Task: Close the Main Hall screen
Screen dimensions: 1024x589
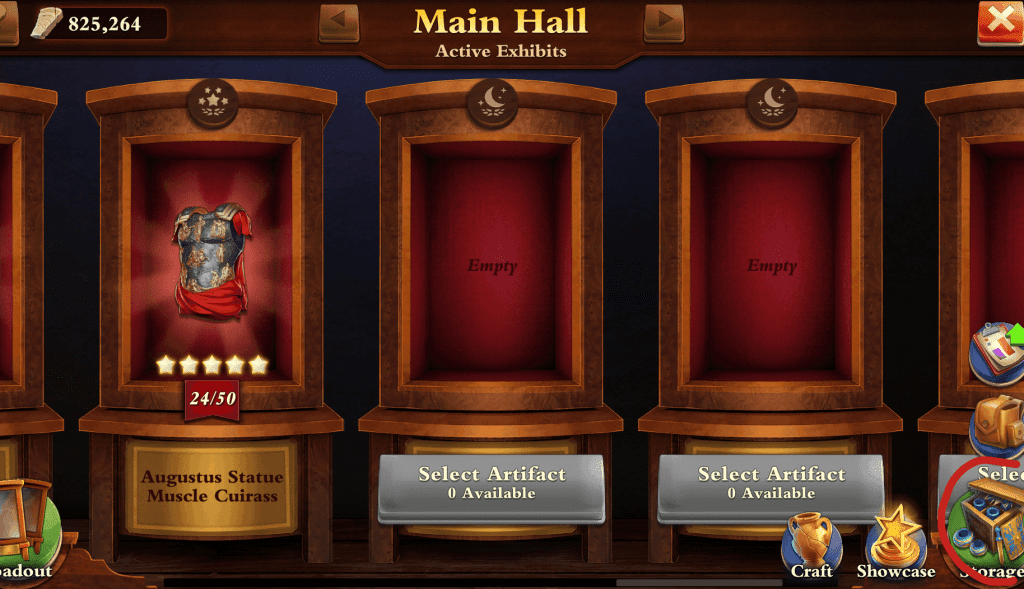Action: 1000,21
